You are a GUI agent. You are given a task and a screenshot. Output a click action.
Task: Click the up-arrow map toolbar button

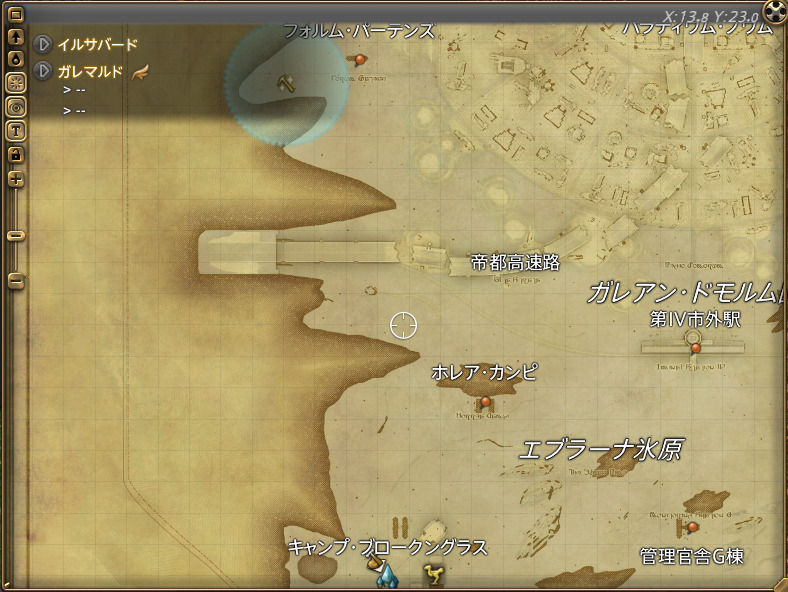pyautogui.click(x=16, y=37)
